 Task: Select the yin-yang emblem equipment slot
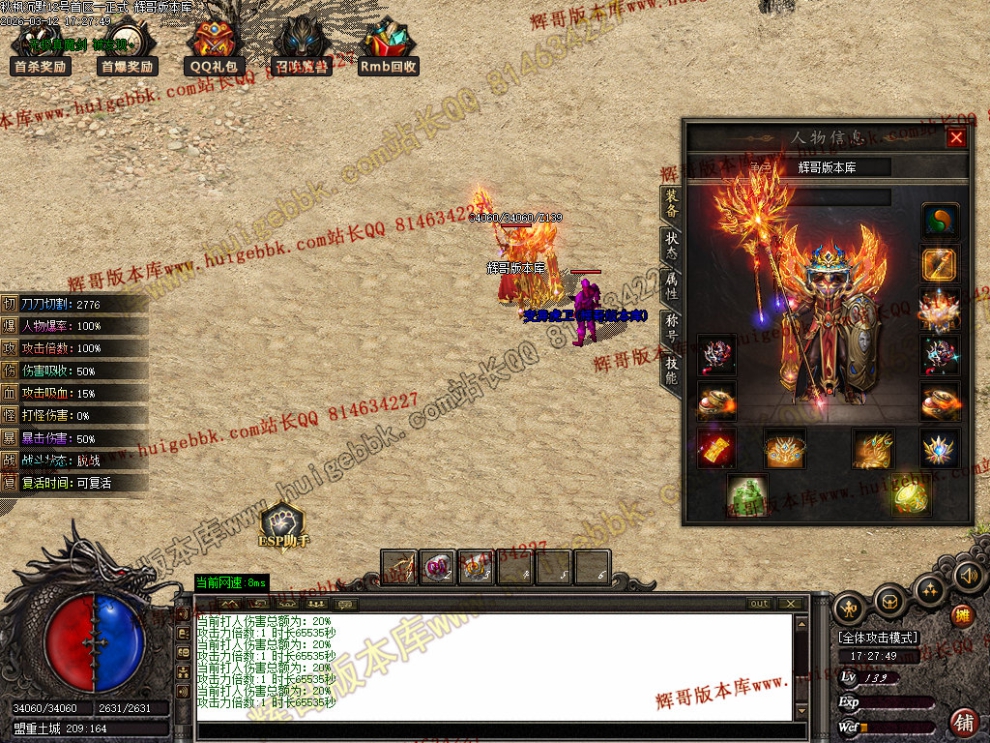point(939,222)
